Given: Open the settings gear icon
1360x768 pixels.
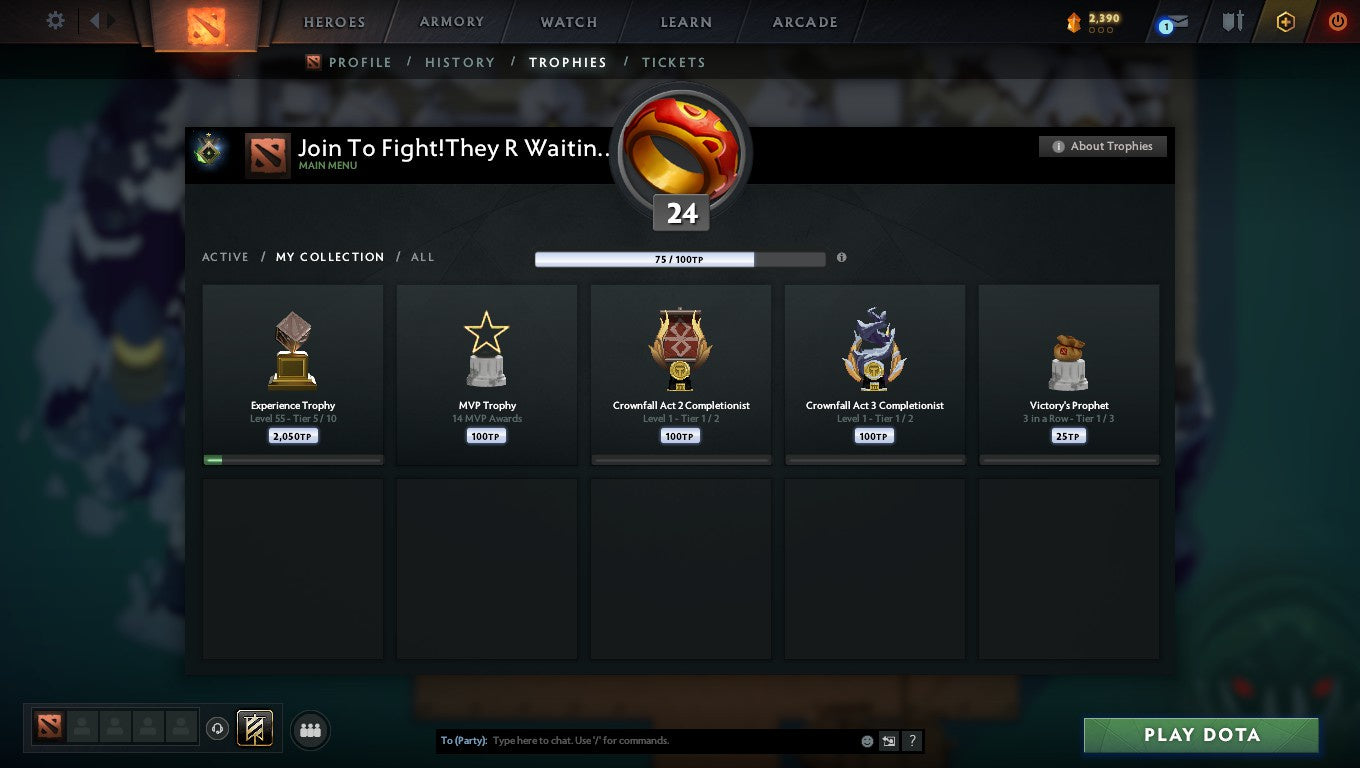Looking at the screenshot, I should pyautogui.click(x=55, y=20).
